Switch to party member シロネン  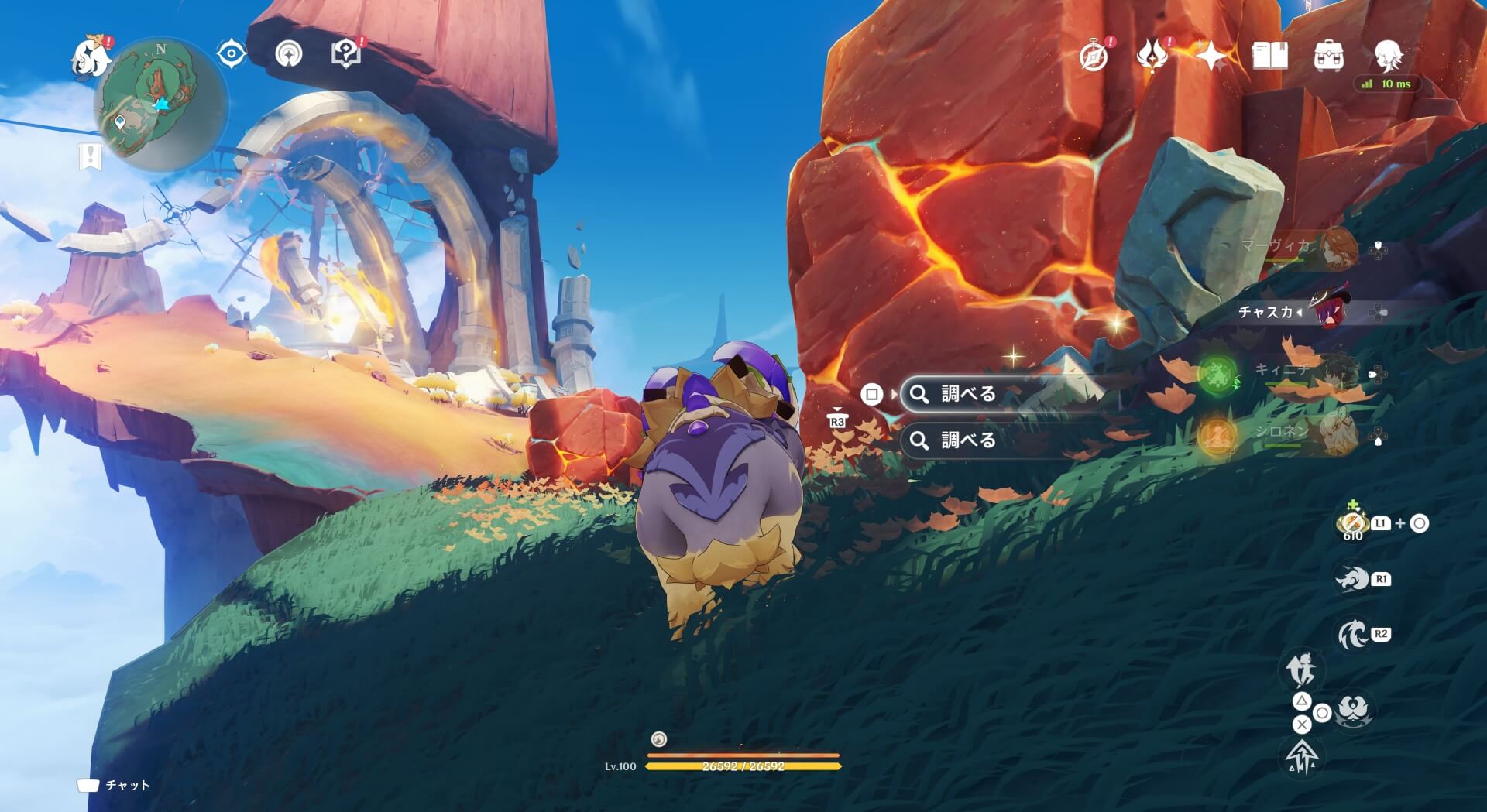pos(1336,434)
